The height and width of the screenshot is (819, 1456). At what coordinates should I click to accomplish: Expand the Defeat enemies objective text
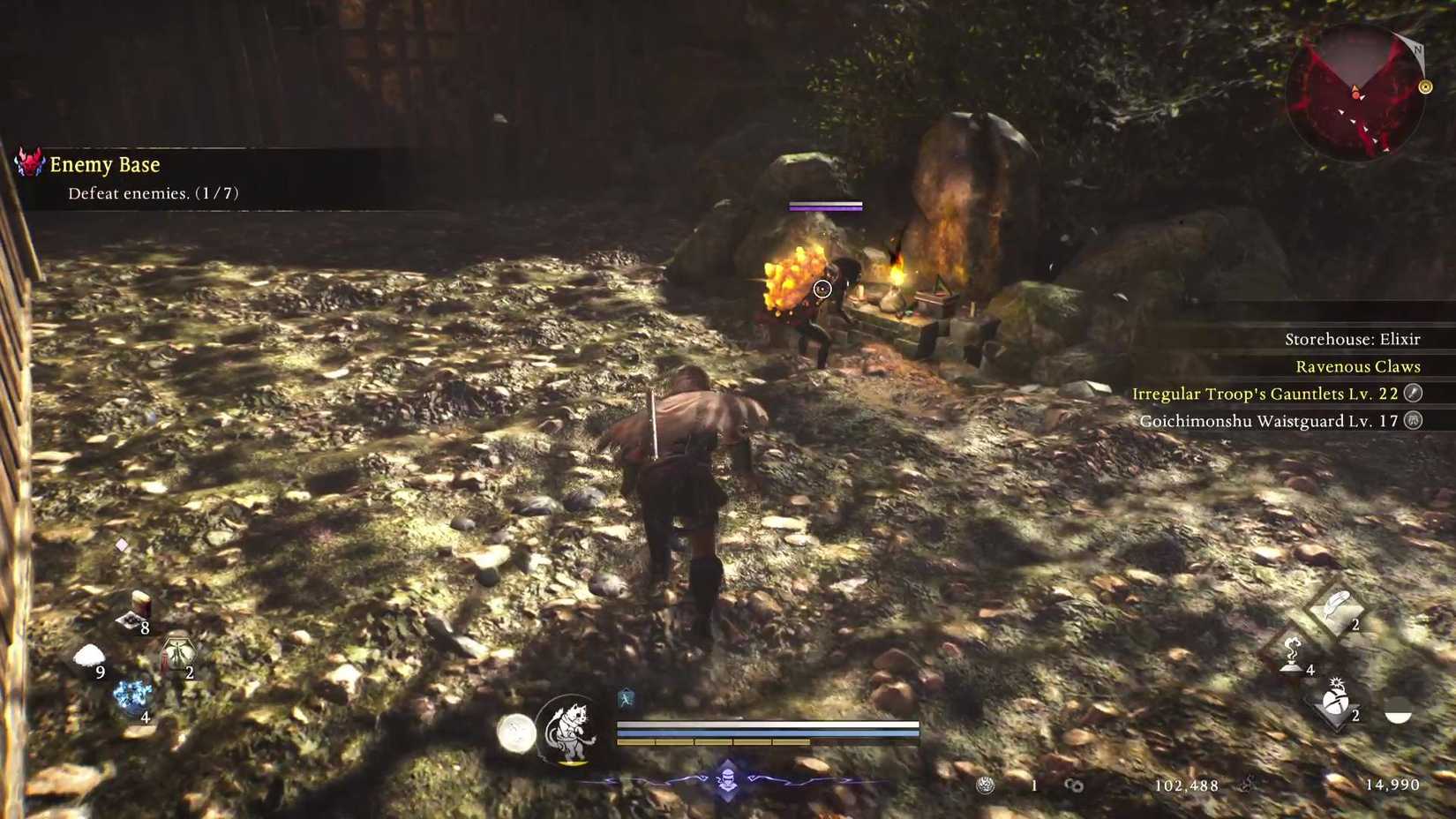154,192
